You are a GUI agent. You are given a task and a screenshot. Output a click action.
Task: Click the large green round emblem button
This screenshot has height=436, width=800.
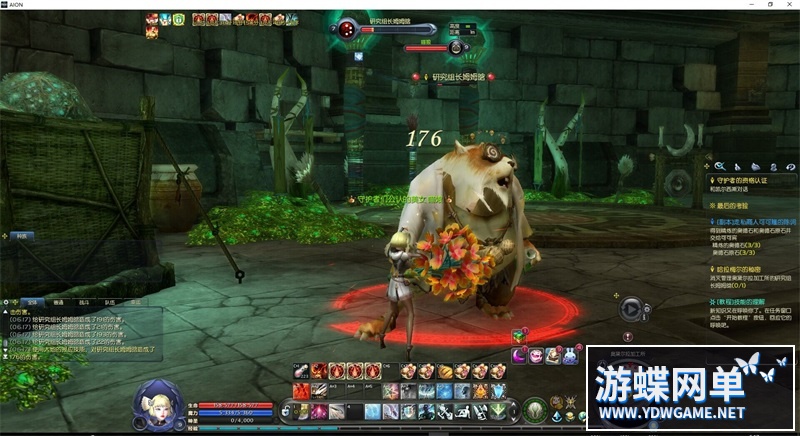click(536, 409)
